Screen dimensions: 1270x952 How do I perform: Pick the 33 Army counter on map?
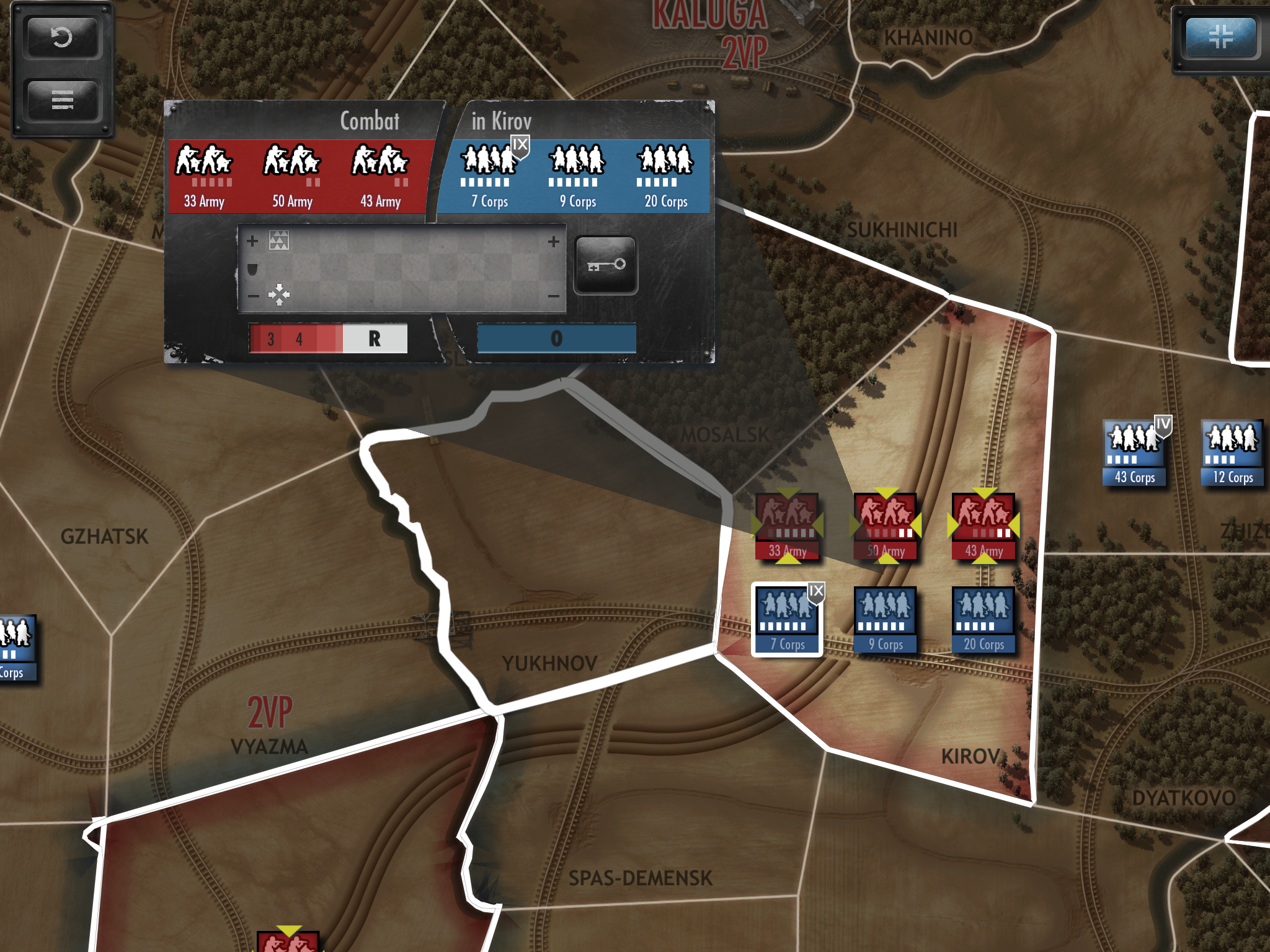(x=788, y=526)
